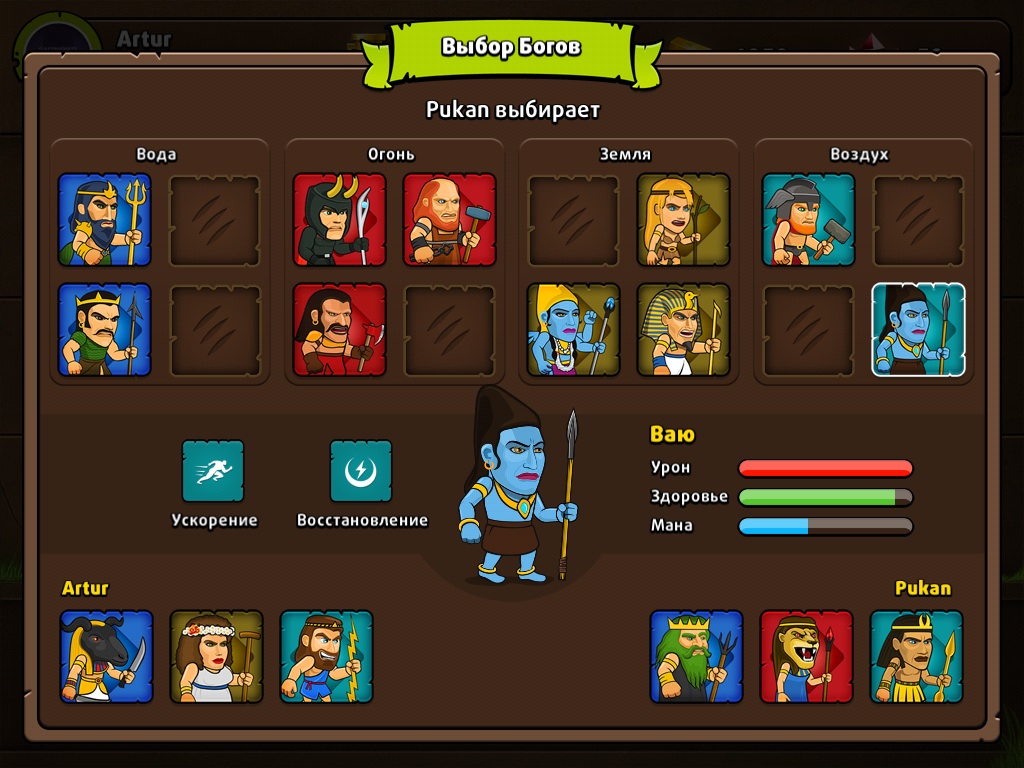Select the bald red-bearded hammer god
The height and width of the screenshot is (768, 1024).
click(x=449, y=220)
